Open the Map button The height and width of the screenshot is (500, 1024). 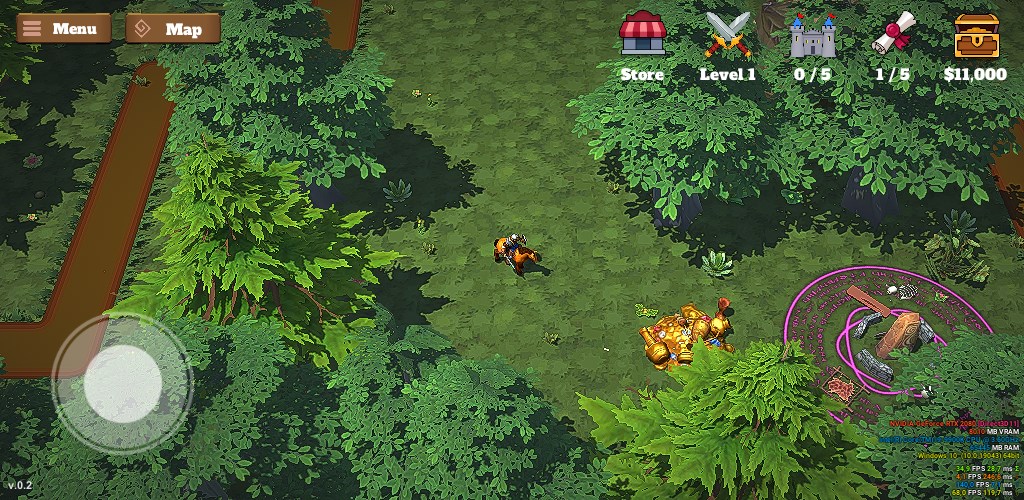pyautogui.click(x=173, y=28)
